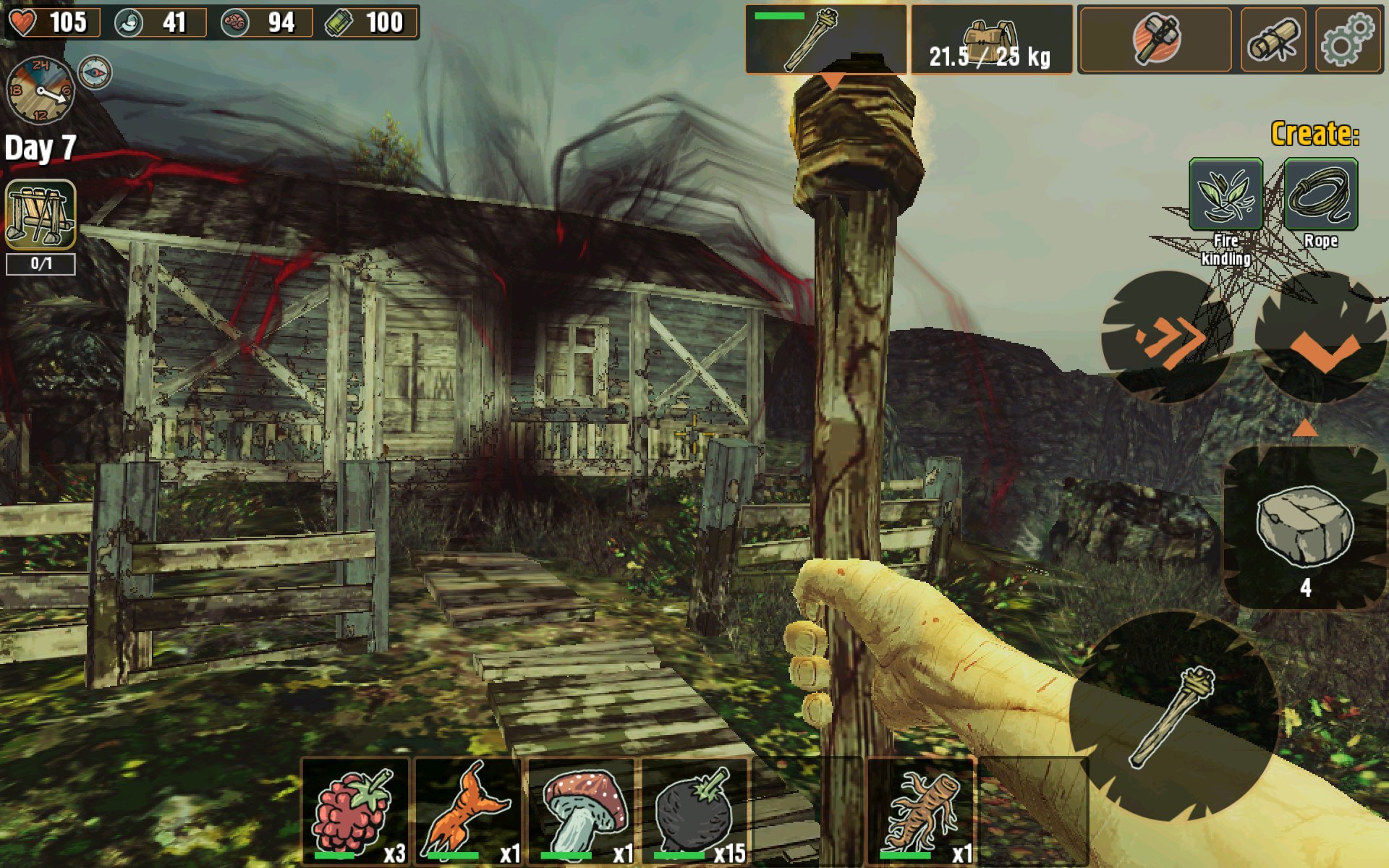Select the mushroom hotbar slot
Viewport: 1389px width, 868px height.
click(582, 812)
